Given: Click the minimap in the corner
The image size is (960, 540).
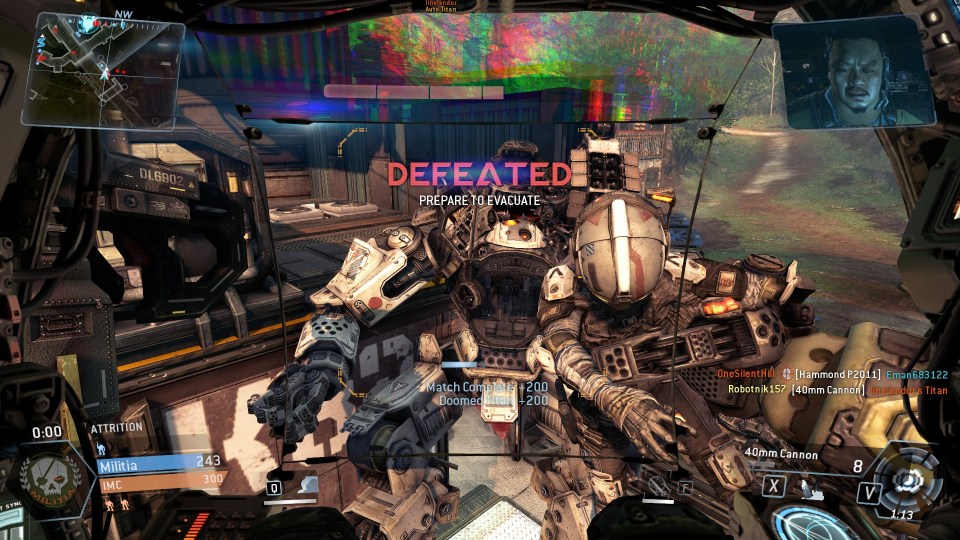Looking at the screenshot, I should [x=106, y=73].
